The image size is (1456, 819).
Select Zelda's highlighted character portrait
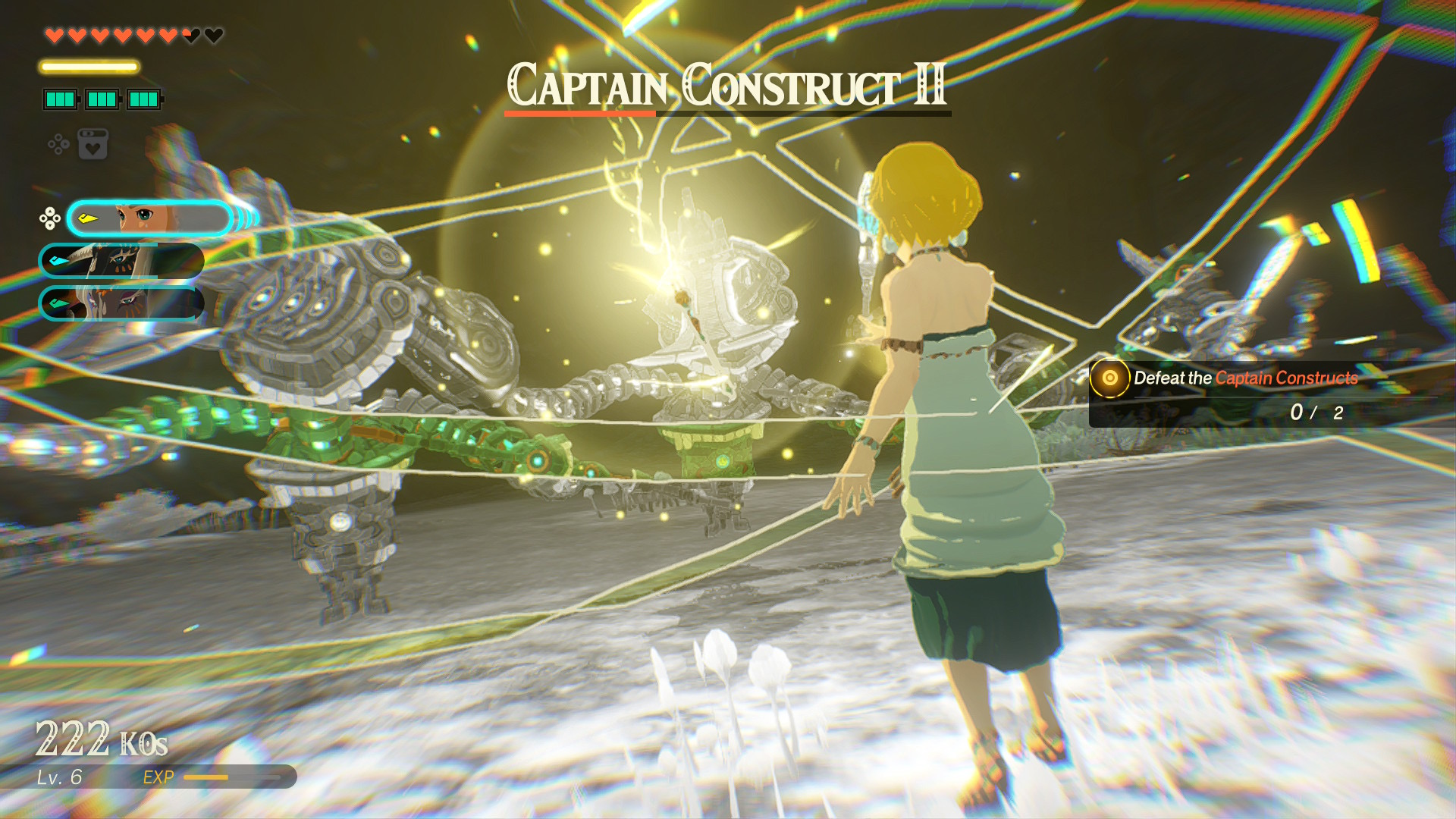click(x=149, y=219)
